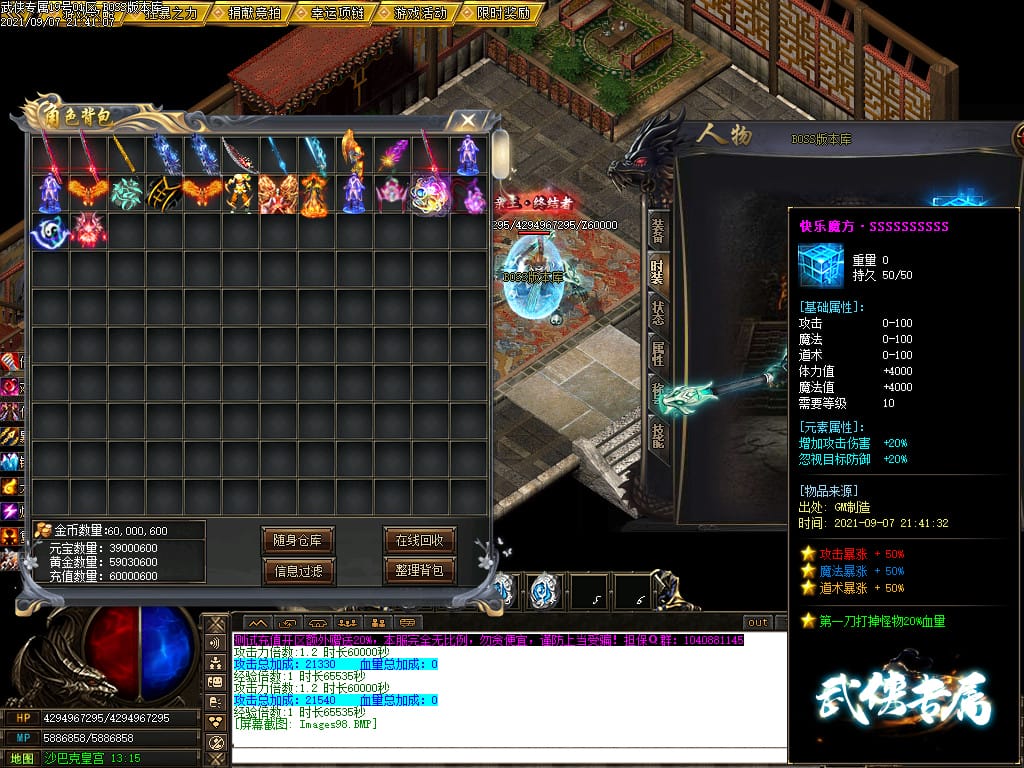Select the blue yin-yang item in bag
1024x768 pixels.
click(50, 232)
